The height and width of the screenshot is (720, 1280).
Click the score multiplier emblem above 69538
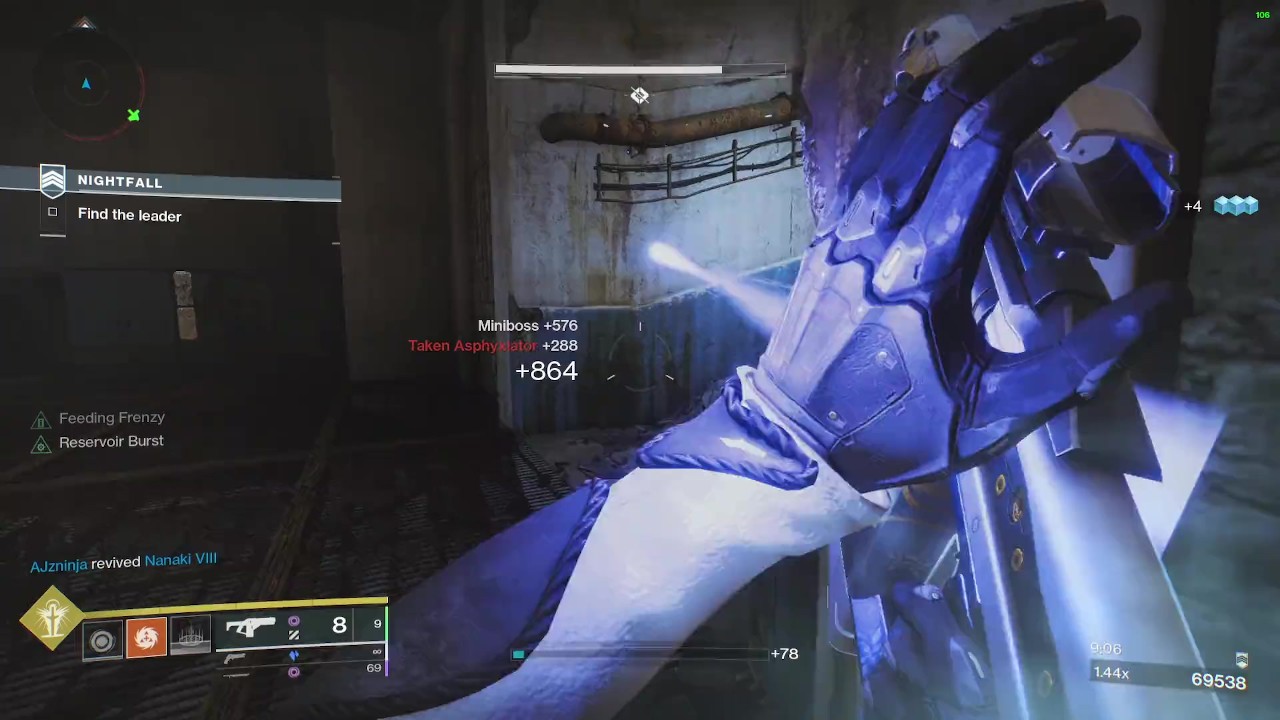[x=1241, y=660]
